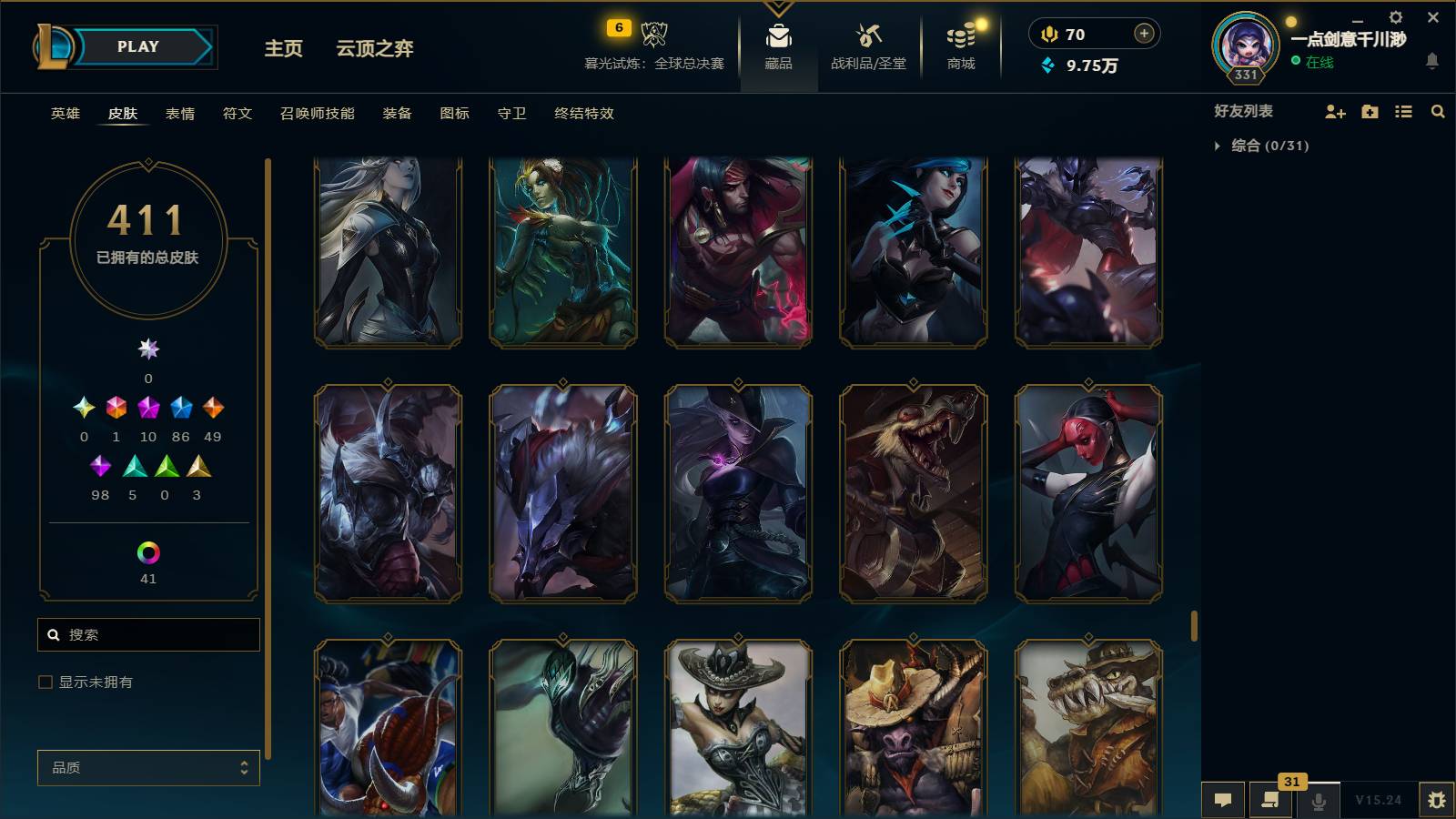The width and height of the screenshot is (1456, 819).
Task: Open the 云顶之弈 menu item
Action: tap(375, 49)
